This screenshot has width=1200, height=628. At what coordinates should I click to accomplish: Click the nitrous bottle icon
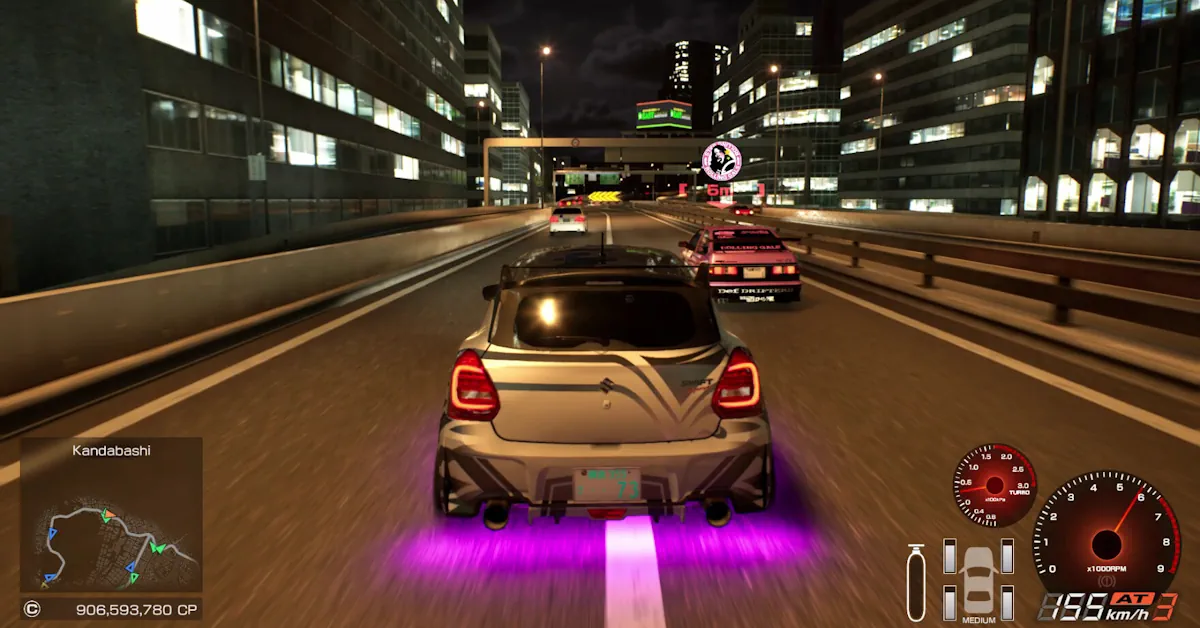915,582
